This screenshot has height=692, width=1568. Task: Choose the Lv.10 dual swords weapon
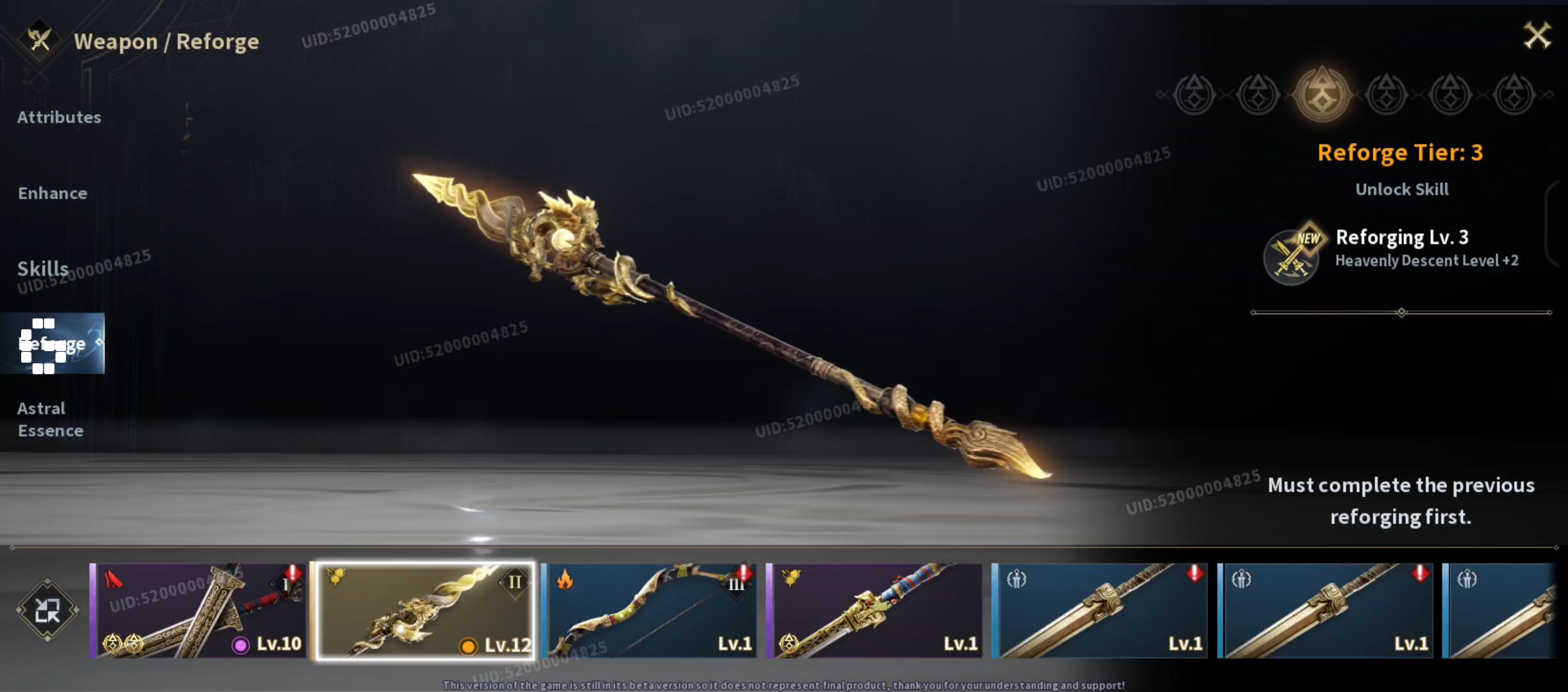point(199,611)
